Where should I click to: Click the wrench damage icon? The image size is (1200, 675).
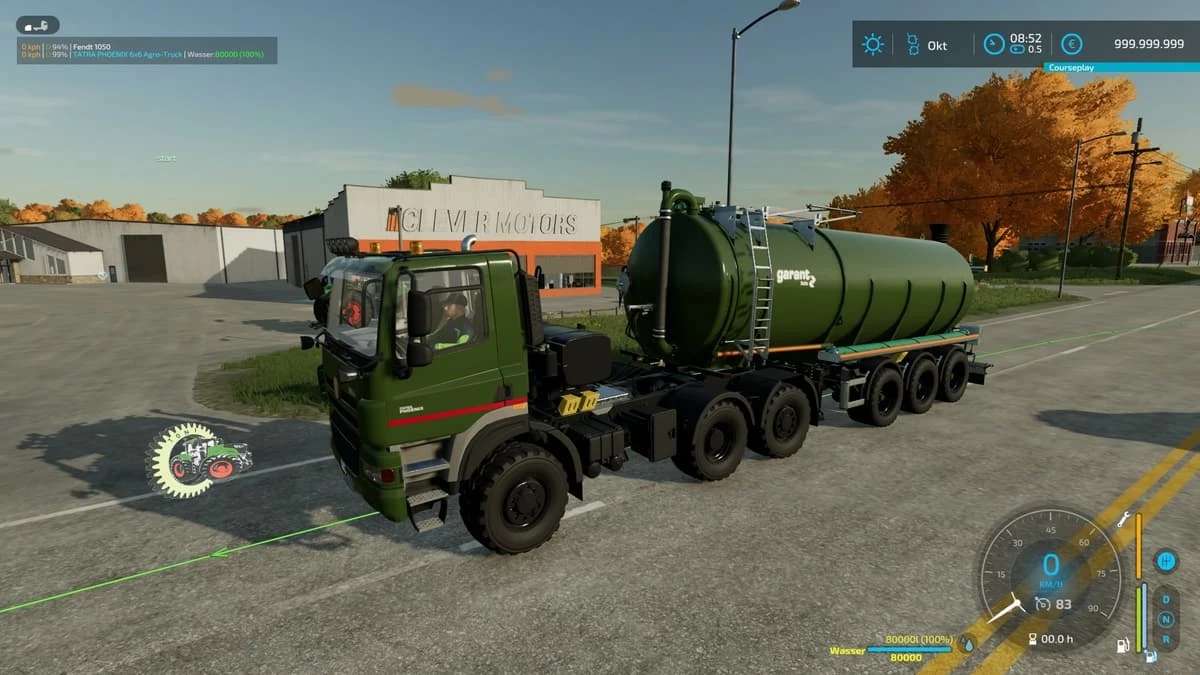[x=1124, y=519]
